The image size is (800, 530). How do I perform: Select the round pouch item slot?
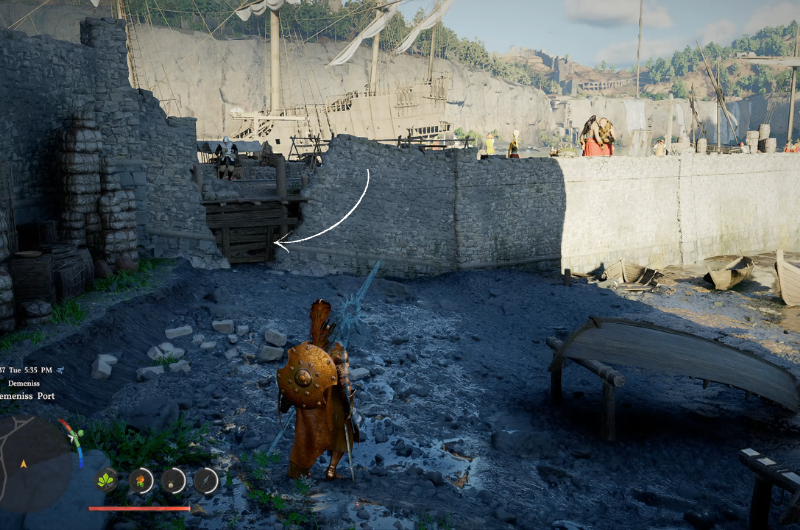coord(174,480)
